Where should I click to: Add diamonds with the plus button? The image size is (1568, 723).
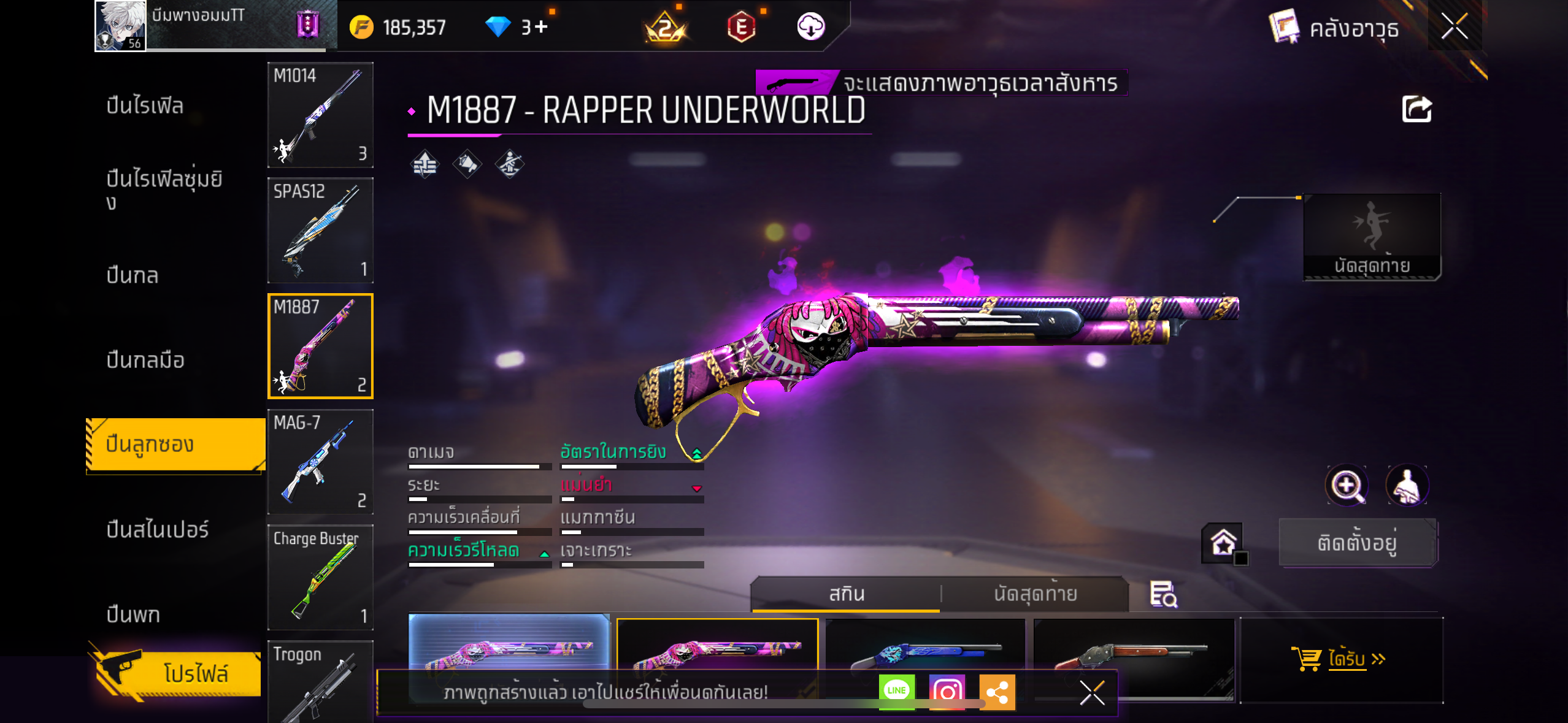(x=541, y=27)
